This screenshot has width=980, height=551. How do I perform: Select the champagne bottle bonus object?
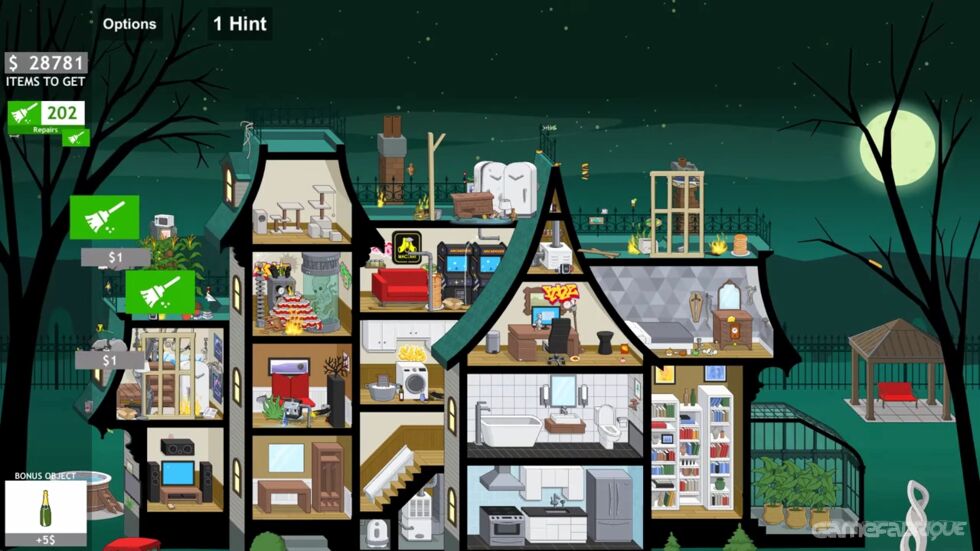44,508
